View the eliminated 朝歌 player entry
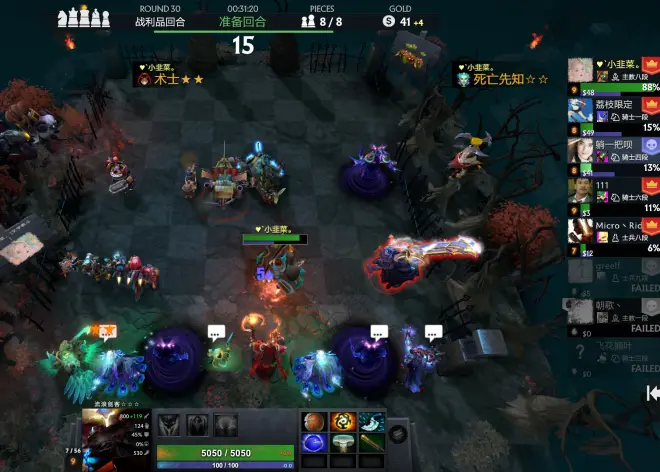Viewport: 660px width, 472px height. [612, 313]
